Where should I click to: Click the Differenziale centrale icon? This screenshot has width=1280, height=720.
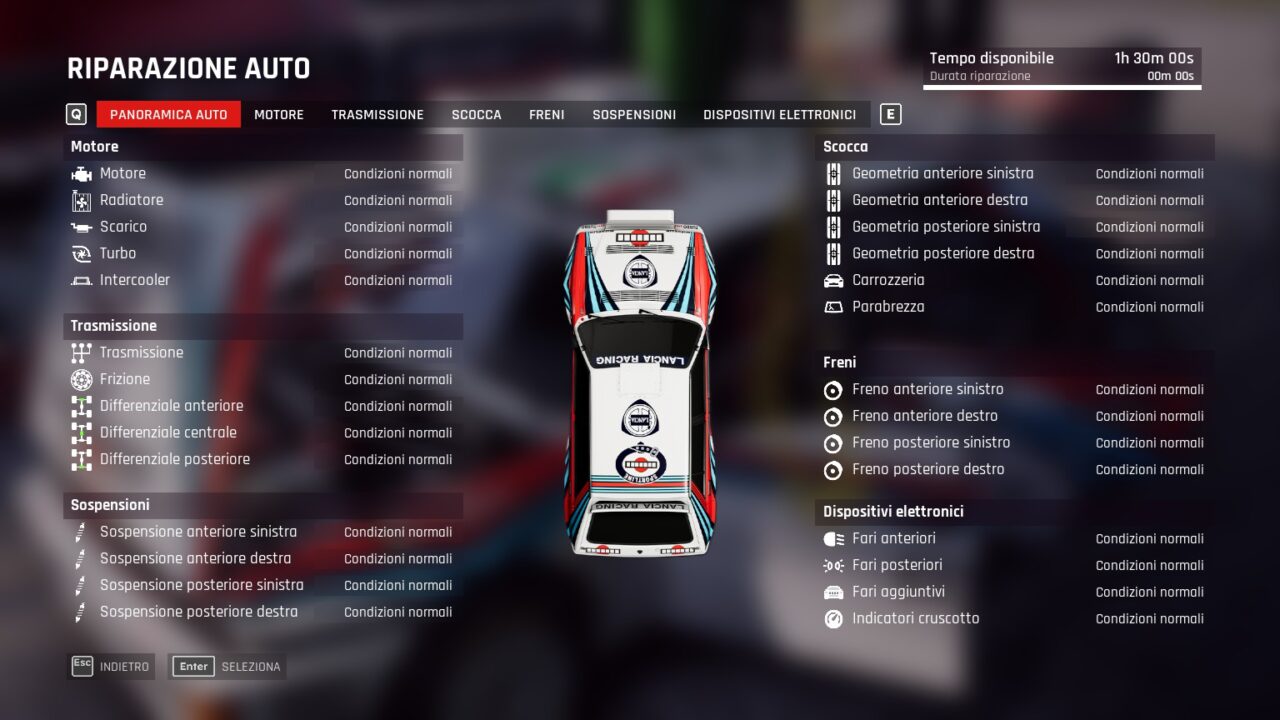(84, 432)
